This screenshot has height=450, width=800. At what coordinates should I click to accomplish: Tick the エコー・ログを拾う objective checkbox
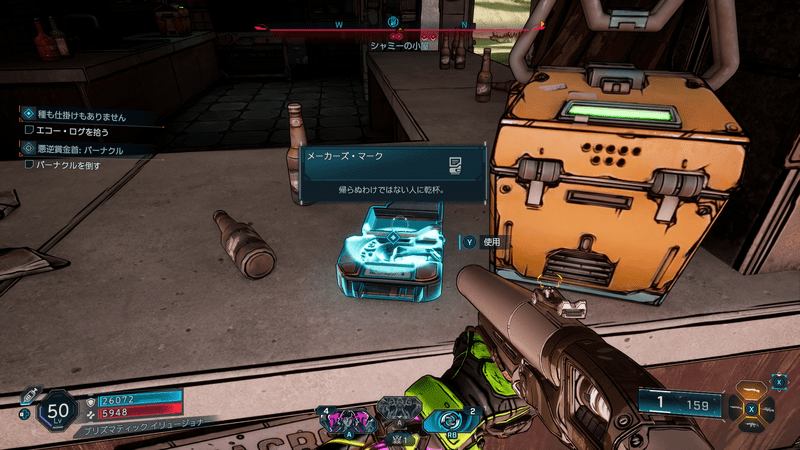[x=29, y=131]
